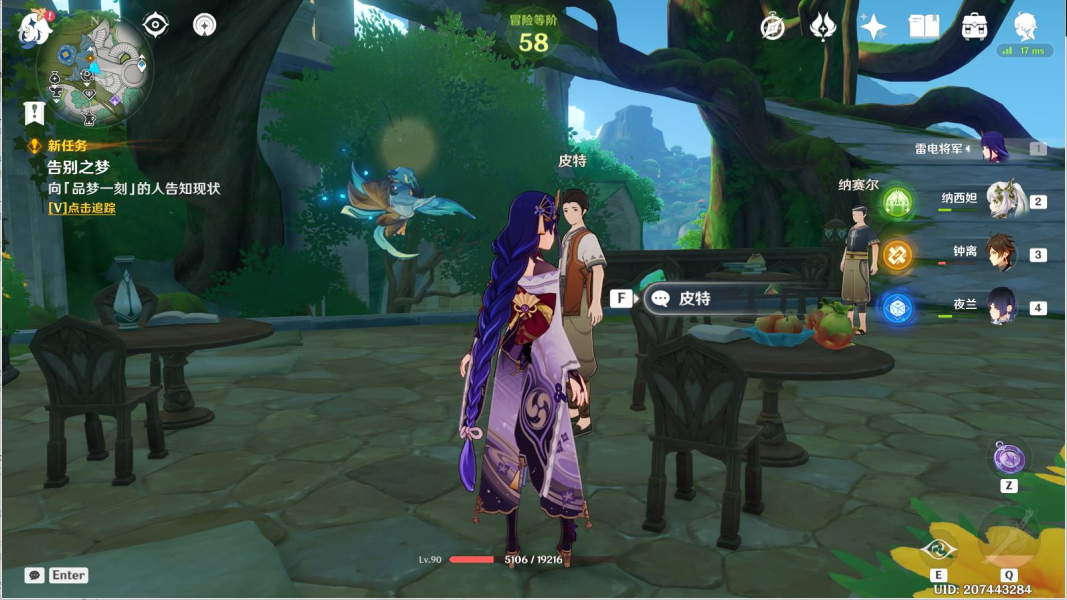
Task: Switch to party member 夜兰
Action: point(1003,305)
